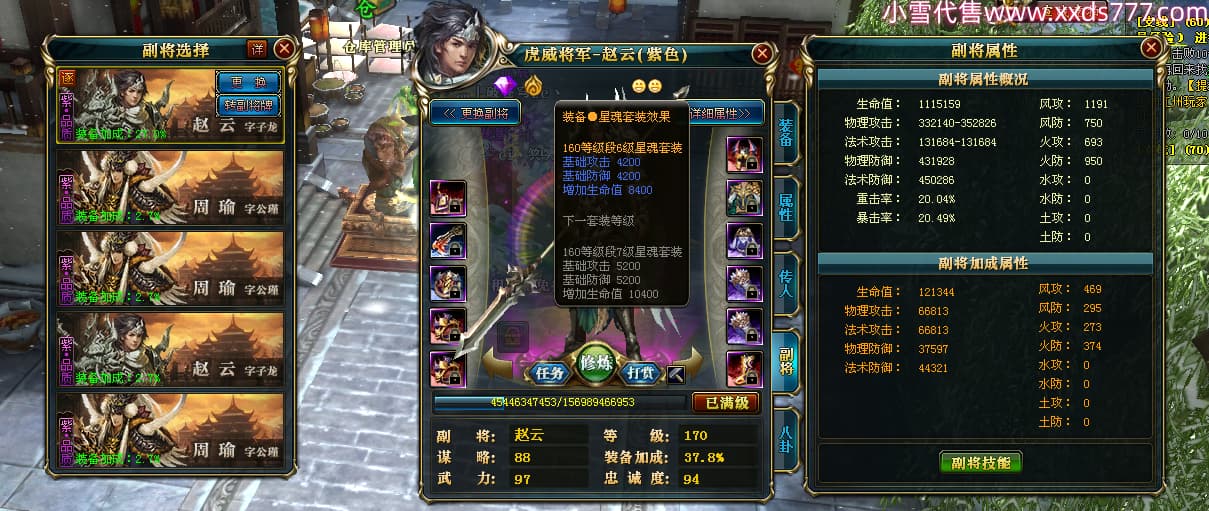Close the 虎威将军-赵云 window

point(762,54)
